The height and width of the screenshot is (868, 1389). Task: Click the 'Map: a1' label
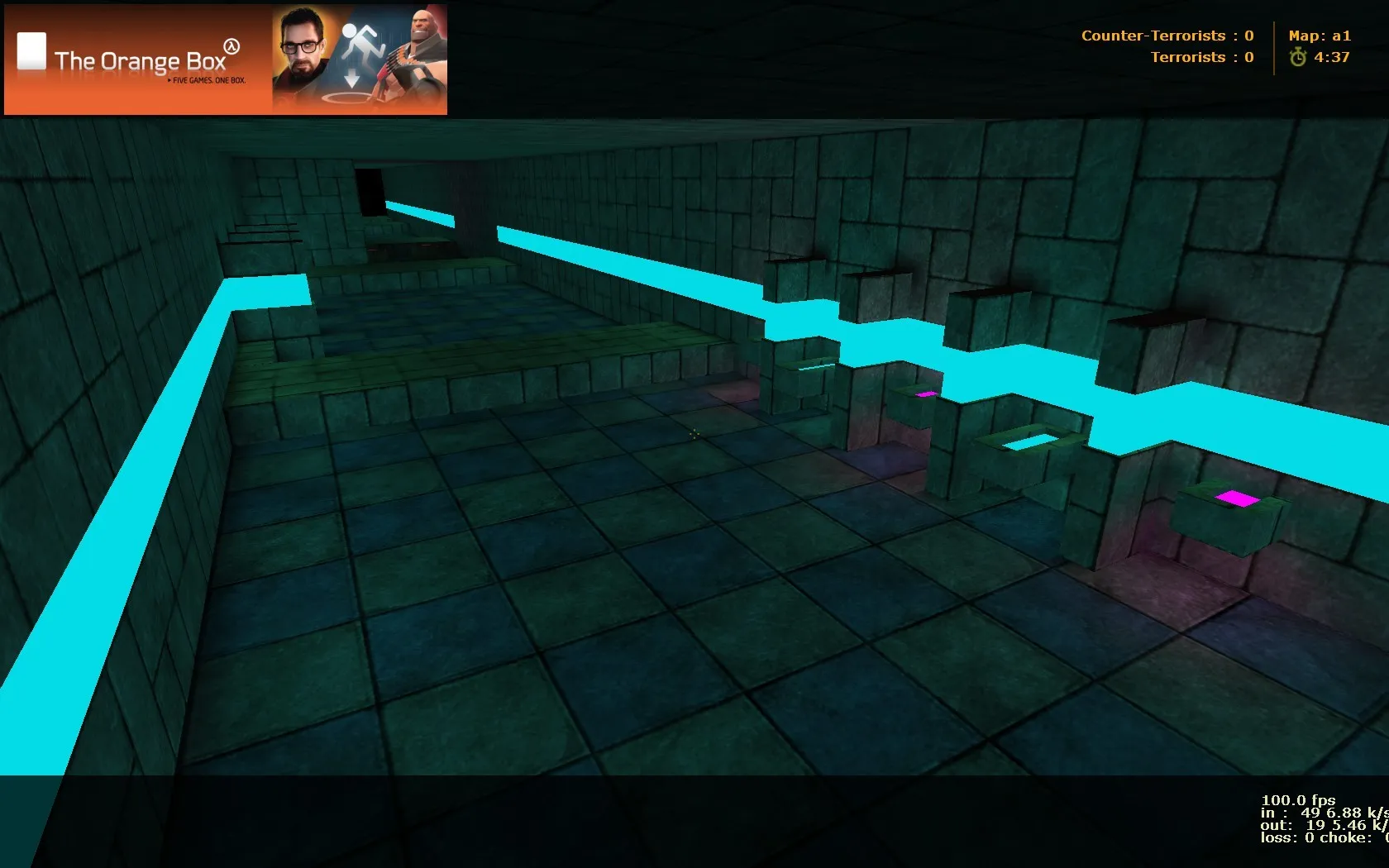click(1319, 36)
